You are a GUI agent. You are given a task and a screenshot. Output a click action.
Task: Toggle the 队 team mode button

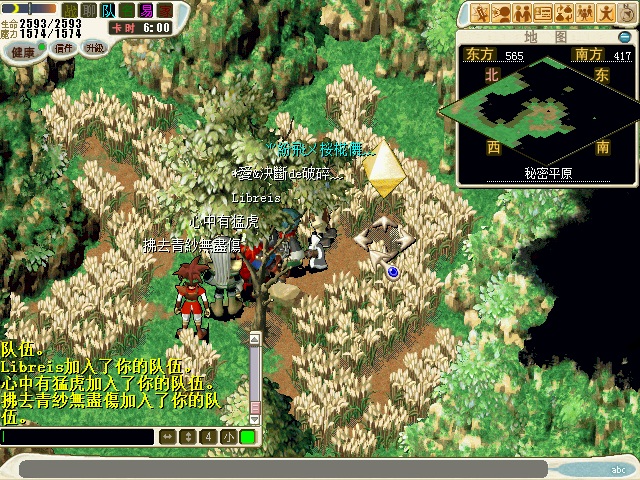(108, 9)
